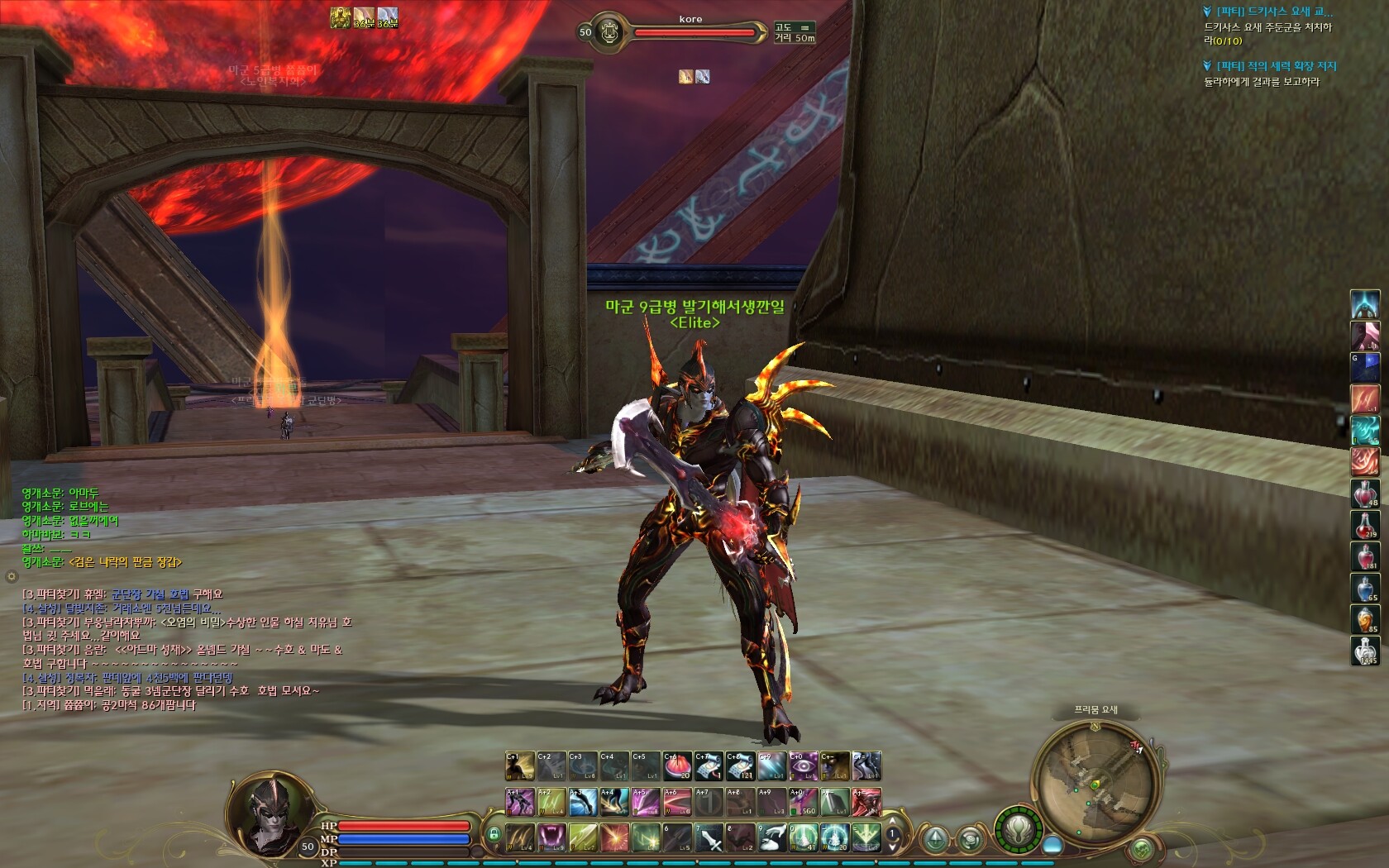Image resolution: width=1389 pixels, height=868 pixels.
Task: Activate the purple fanged mouth skill
Action: tap(551, 837)
